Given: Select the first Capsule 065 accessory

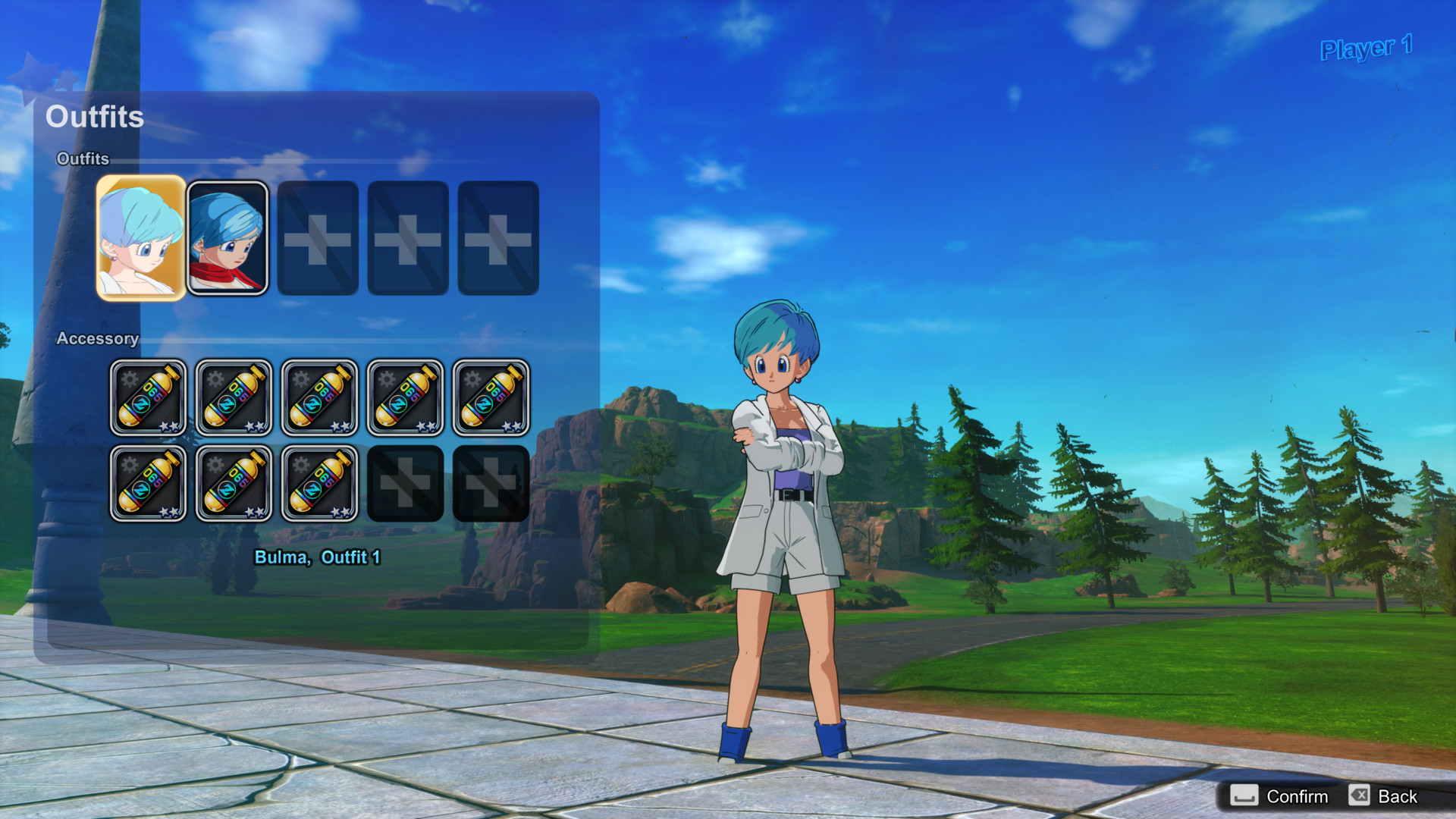Looking at the screenshot, I should click(149, 397).
